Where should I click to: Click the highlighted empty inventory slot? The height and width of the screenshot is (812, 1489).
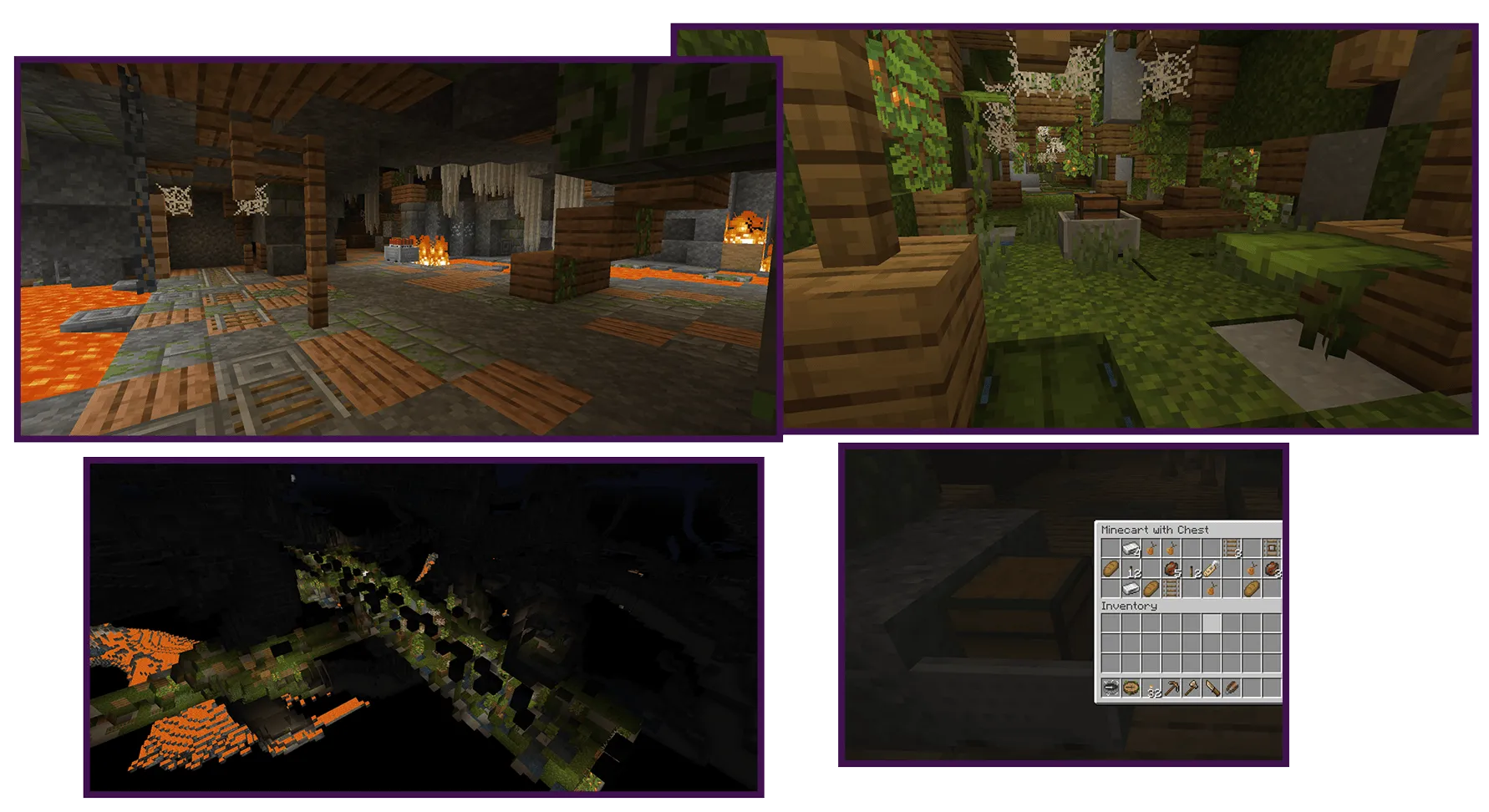click(1212, 622)
